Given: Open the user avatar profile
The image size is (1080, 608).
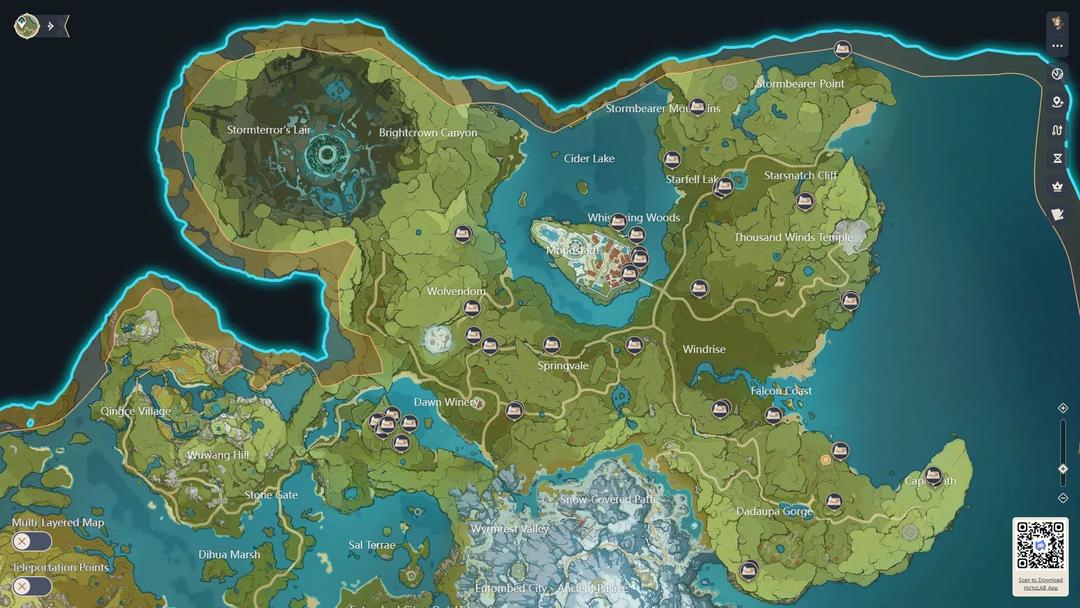Looking at the screenshot, I should coord(1057,23).
